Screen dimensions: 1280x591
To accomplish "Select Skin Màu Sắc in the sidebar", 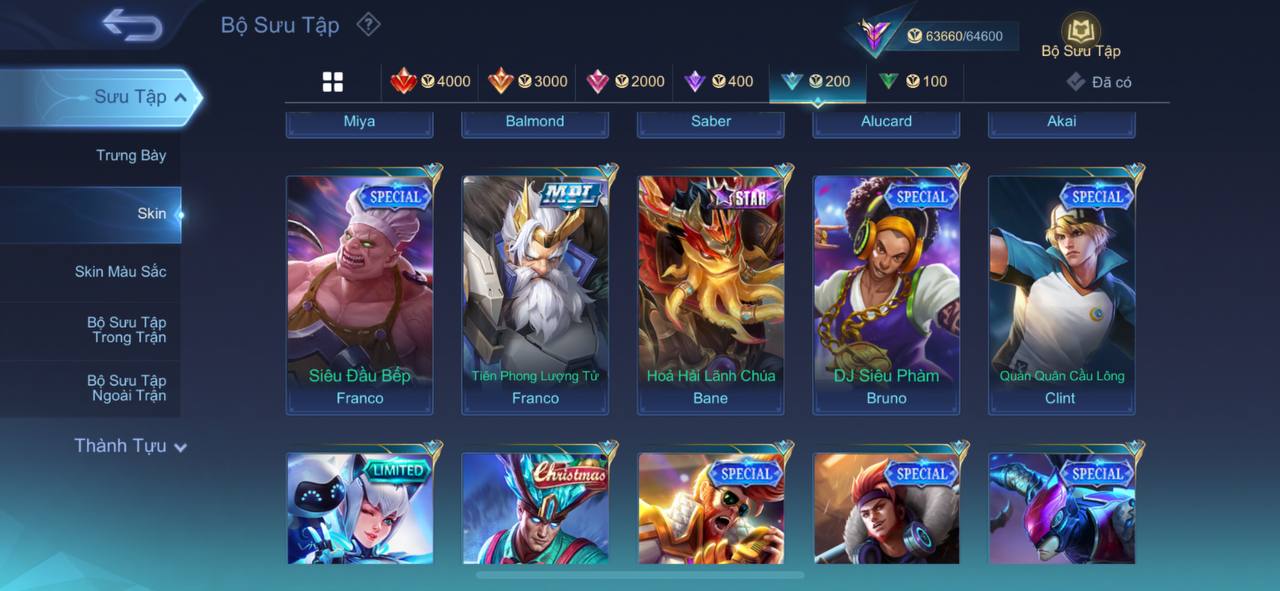I will click(x=120, y=272).
